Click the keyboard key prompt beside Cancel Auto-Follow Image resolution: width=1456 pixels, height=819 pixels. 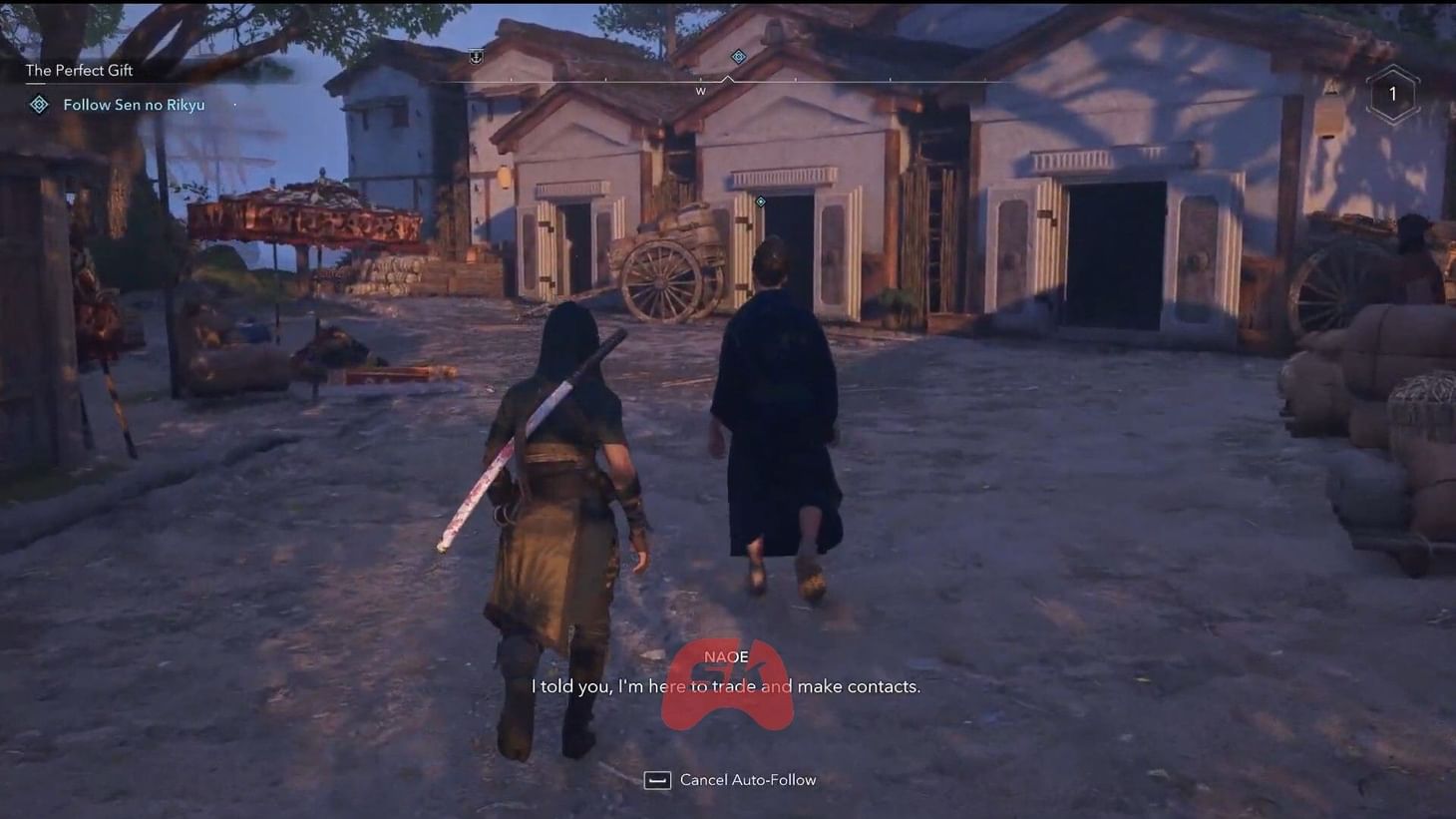658,780
